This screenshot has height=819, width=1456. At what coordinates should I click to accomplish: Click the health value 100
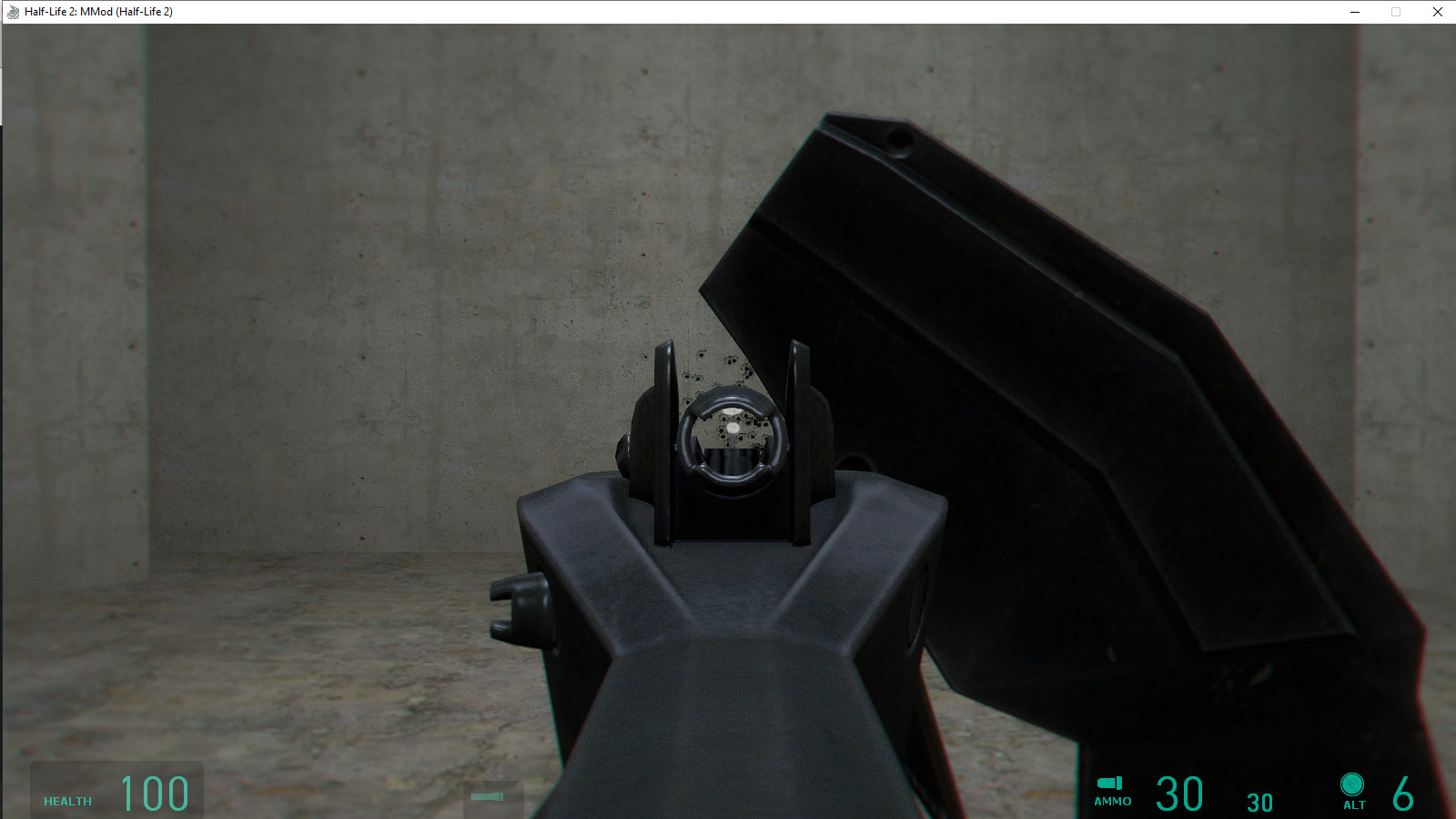point(155,792)
